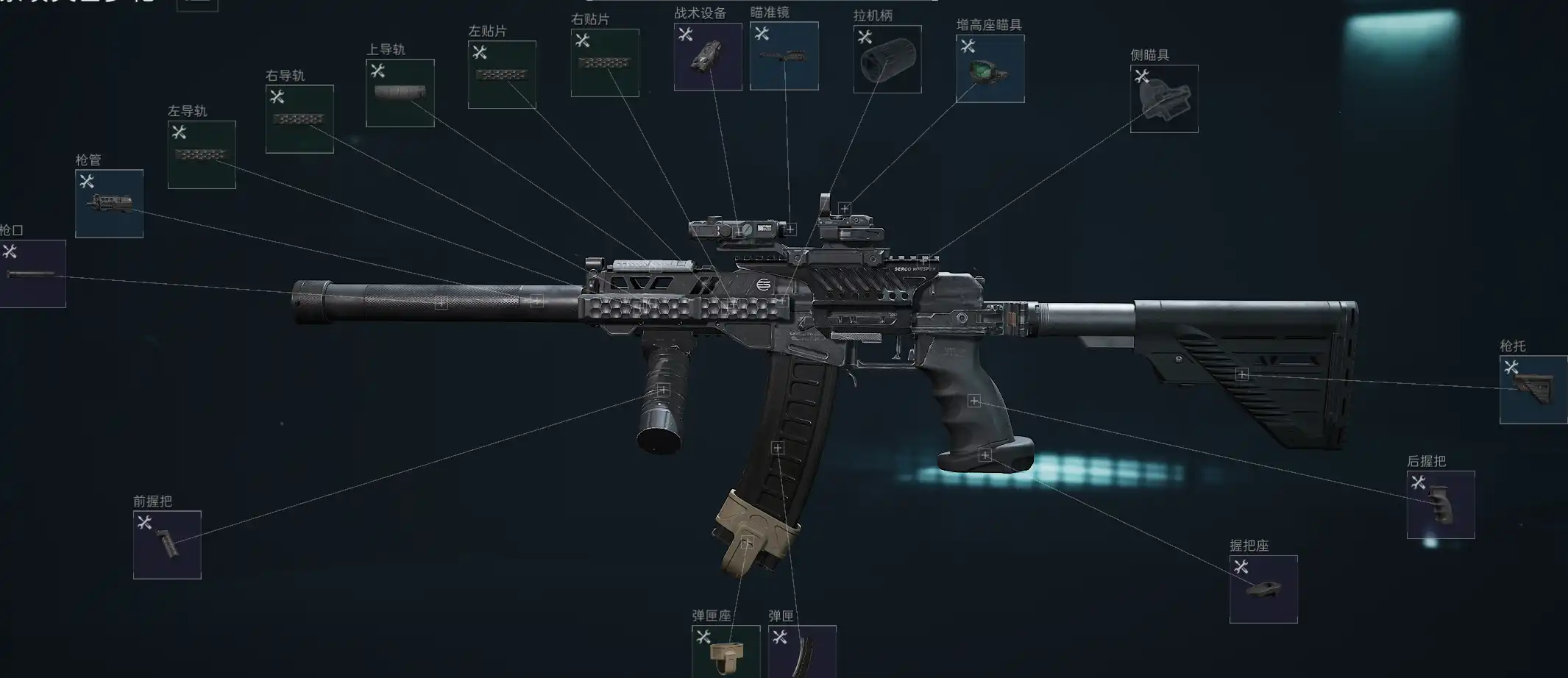The width and height of the screenshot is (1568, 678).
Task: Select the 枪口 muzzle attachment slot
Action: 32,274
